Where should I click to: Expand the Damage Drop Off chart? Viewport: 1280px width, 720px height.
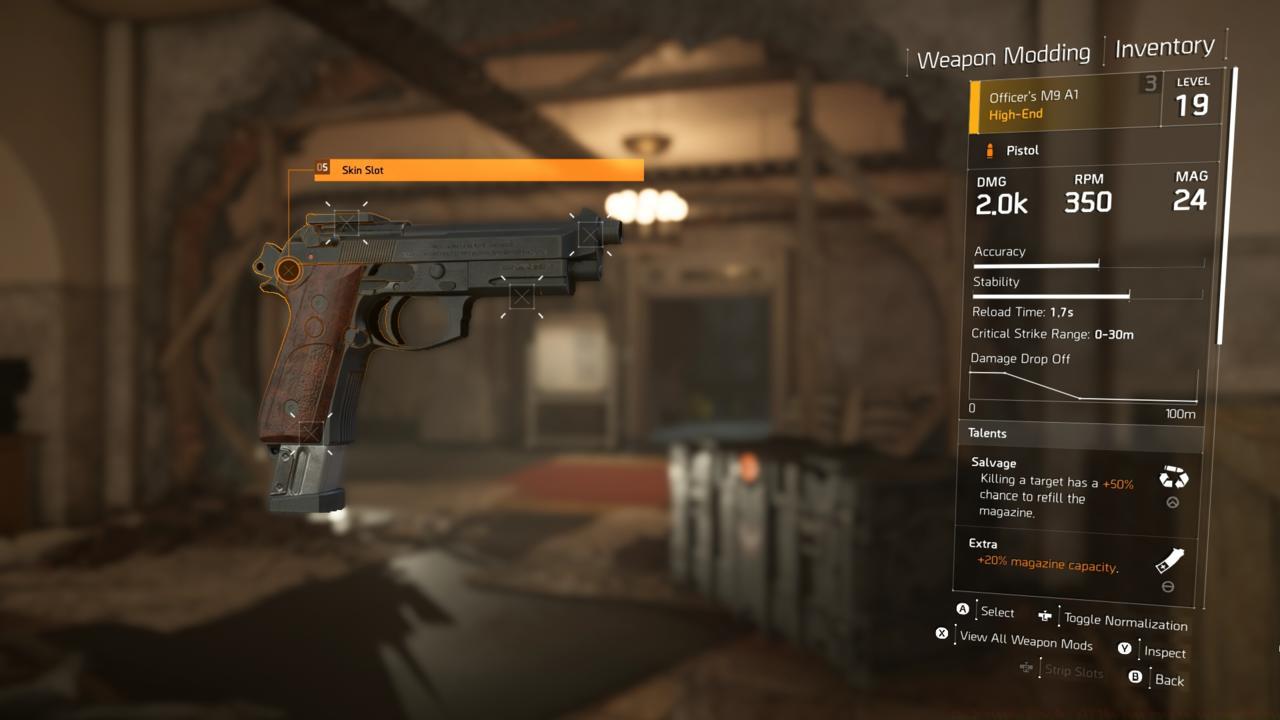1080,385
